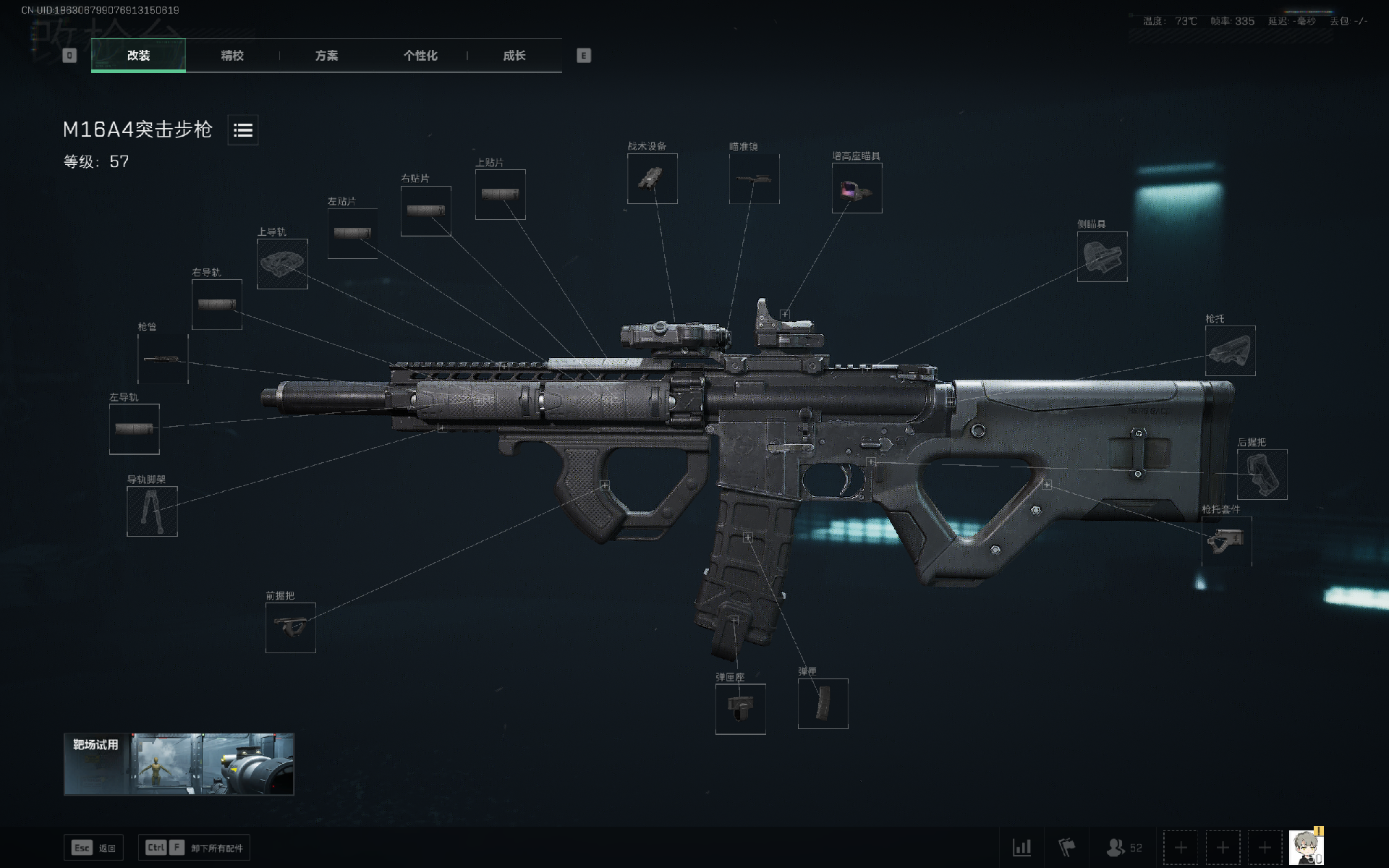Switch to the 成长 tab
Viewport: 1389px width, 868px height.
tap(514, 56)
